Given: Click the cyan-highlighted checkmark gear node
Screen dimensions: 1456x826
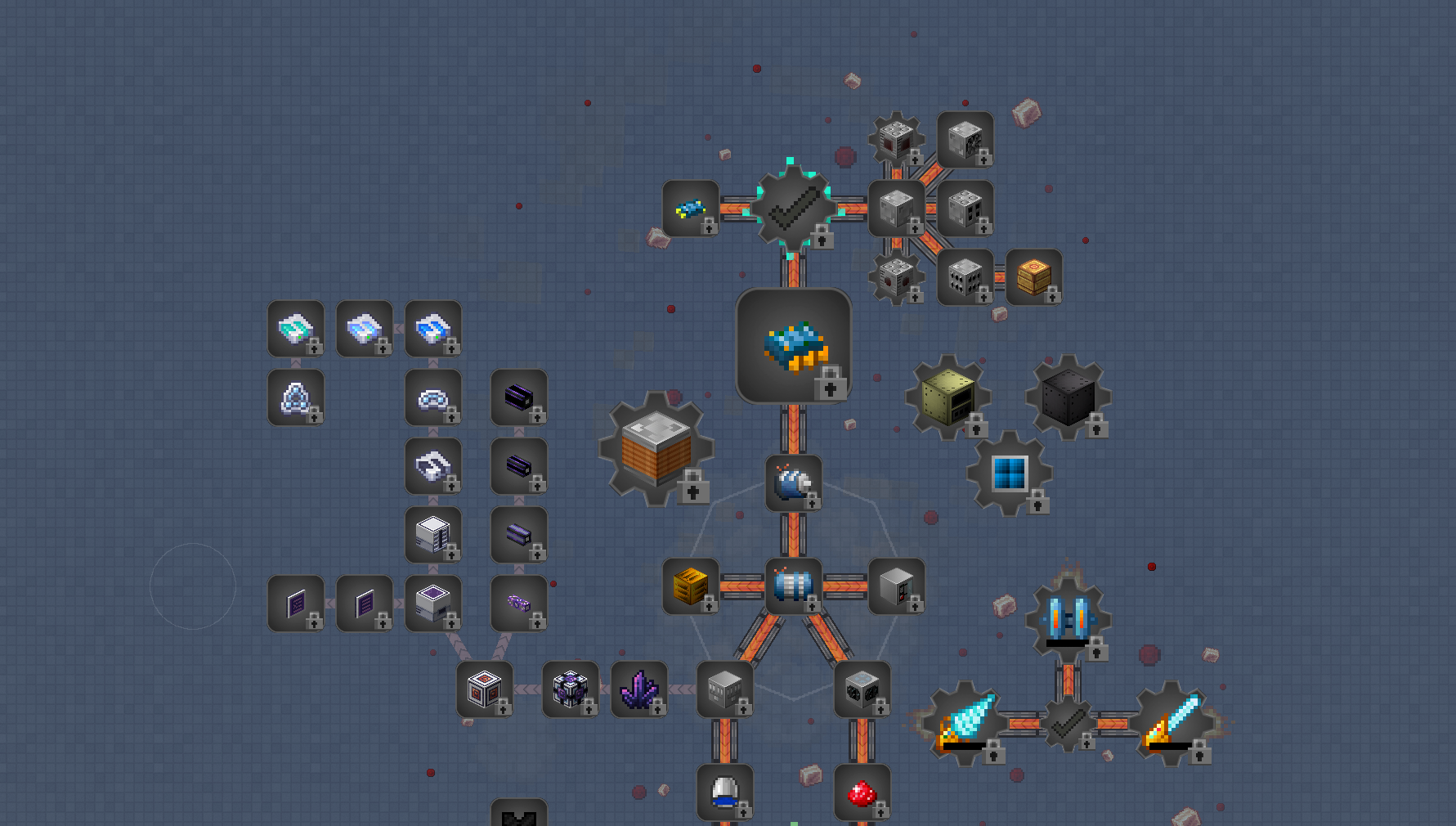Looking at the screenshot, I should (792, 208).
